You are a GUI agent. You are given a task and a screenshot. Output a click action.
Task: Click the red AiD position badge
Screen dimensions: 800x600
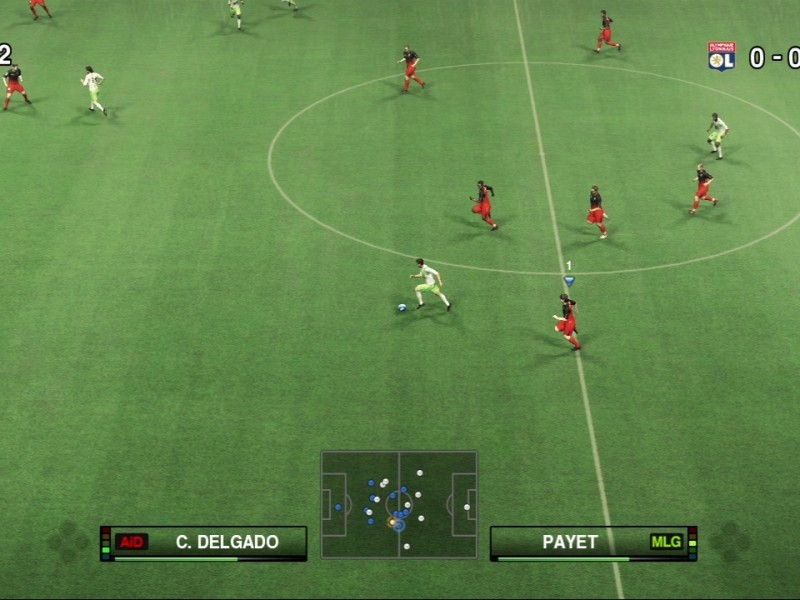click(x=132, y=542)
